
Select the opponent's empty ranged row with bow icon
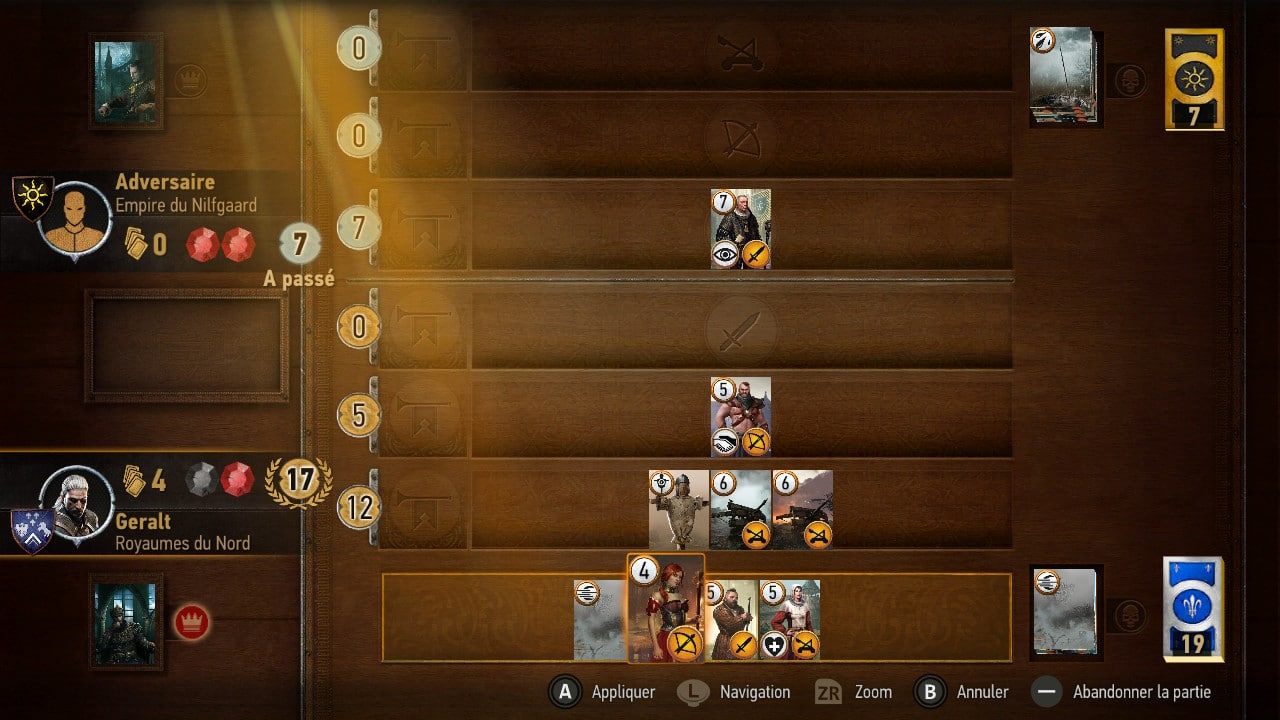pyautogui.click(x=741, y=137)
